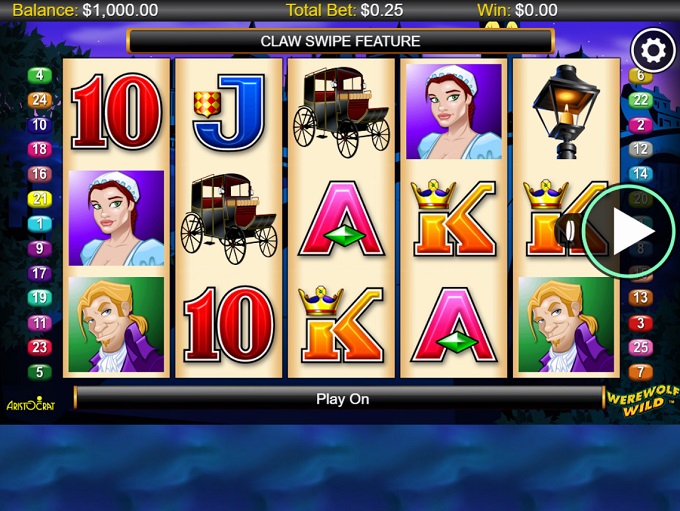Highlight payline 25 marker
The height and width of the screenshot is (511, 680).
click(641, 347)
